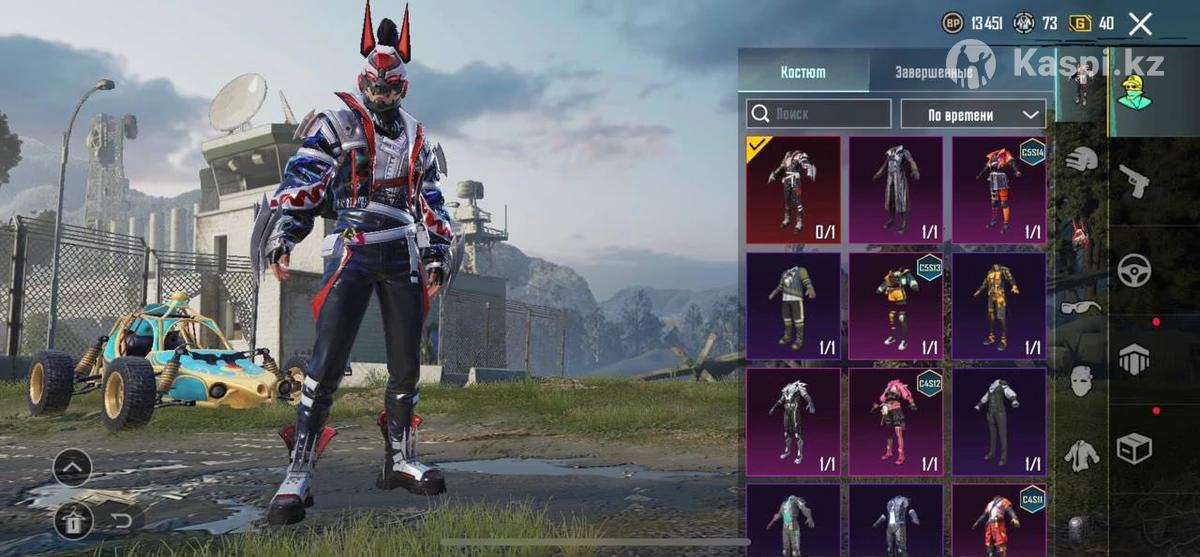Close the inventory screen with the X
This screenshot has height=557, width=1200.
click(x=1140, y=24)
